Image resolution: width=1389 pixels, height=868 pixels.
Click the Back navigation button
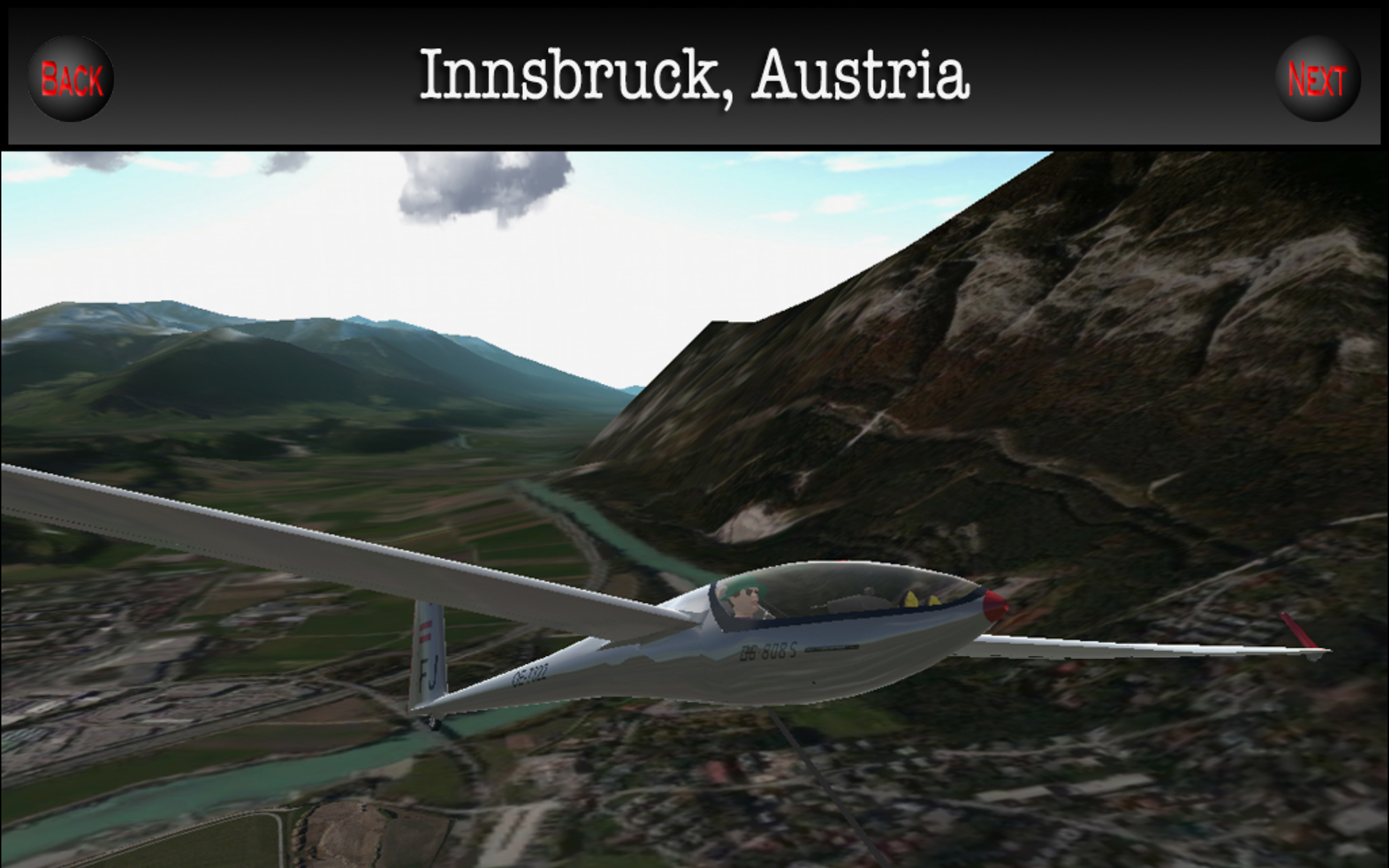pyautogui.click(x=72, y=77)
